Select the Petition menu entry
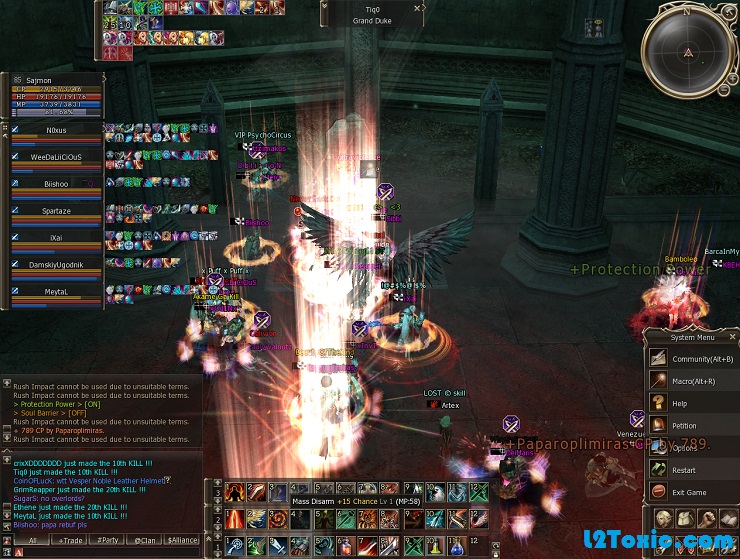The image size is (740, 559). tap(684, 425)
